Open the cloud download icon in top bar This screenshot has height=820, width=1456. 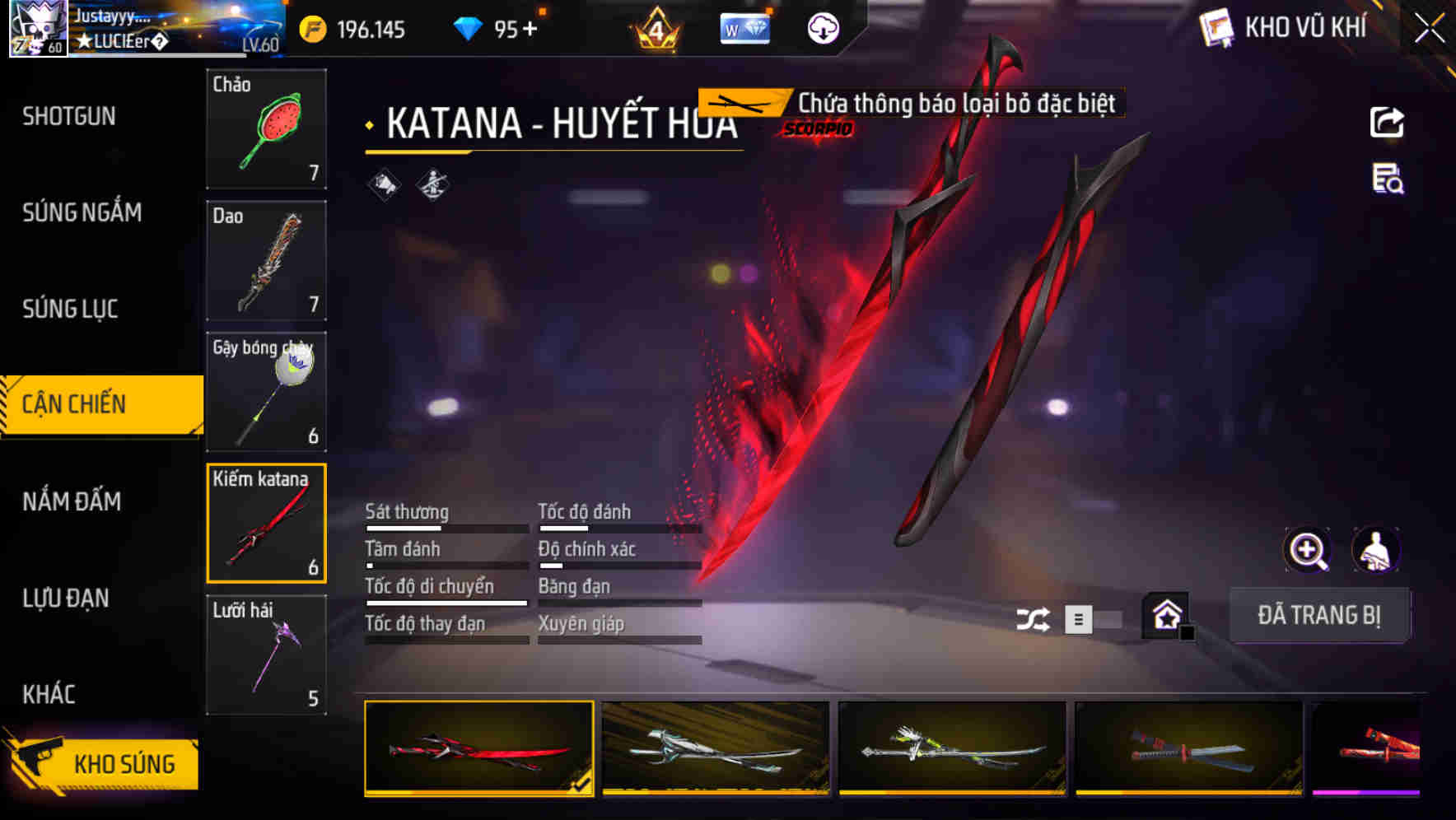click(x=823, y=27)
